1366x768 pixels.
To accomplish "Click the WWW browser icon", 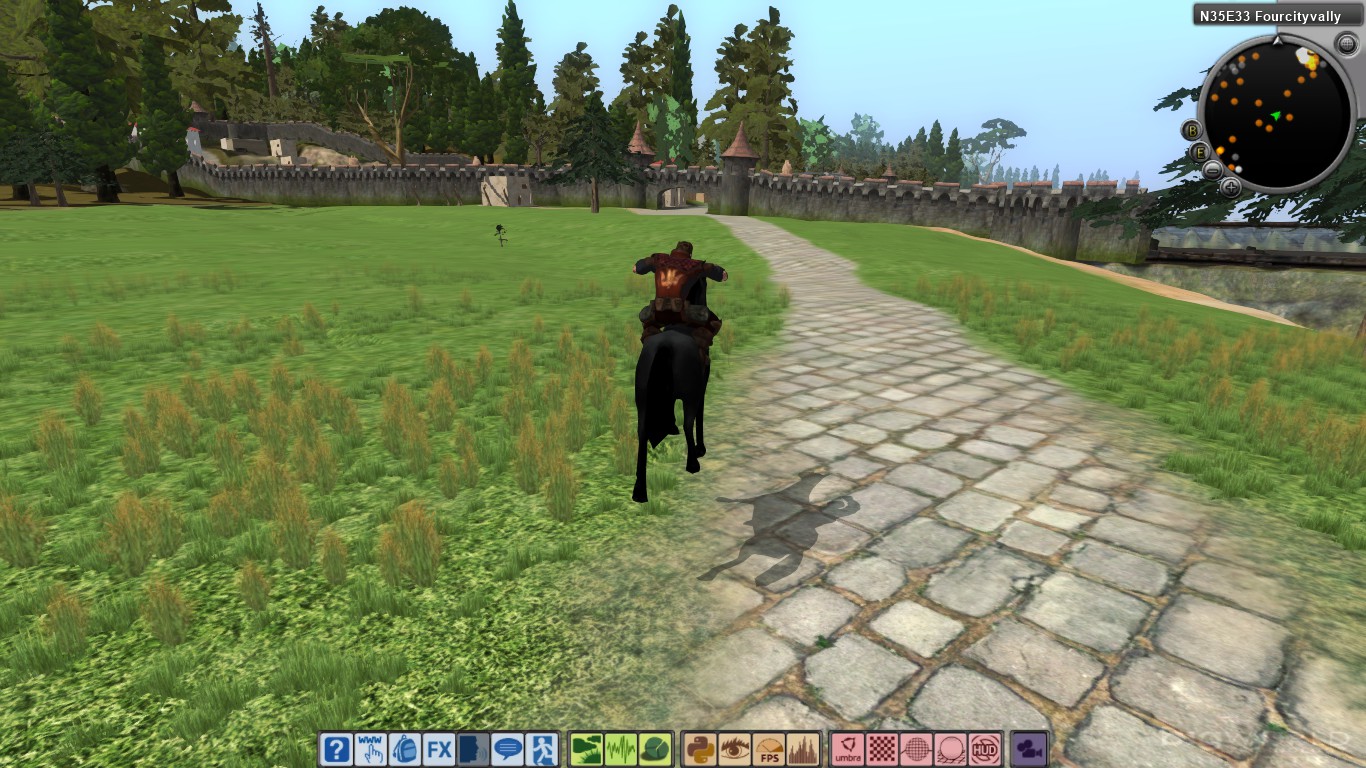I will 370,749.
